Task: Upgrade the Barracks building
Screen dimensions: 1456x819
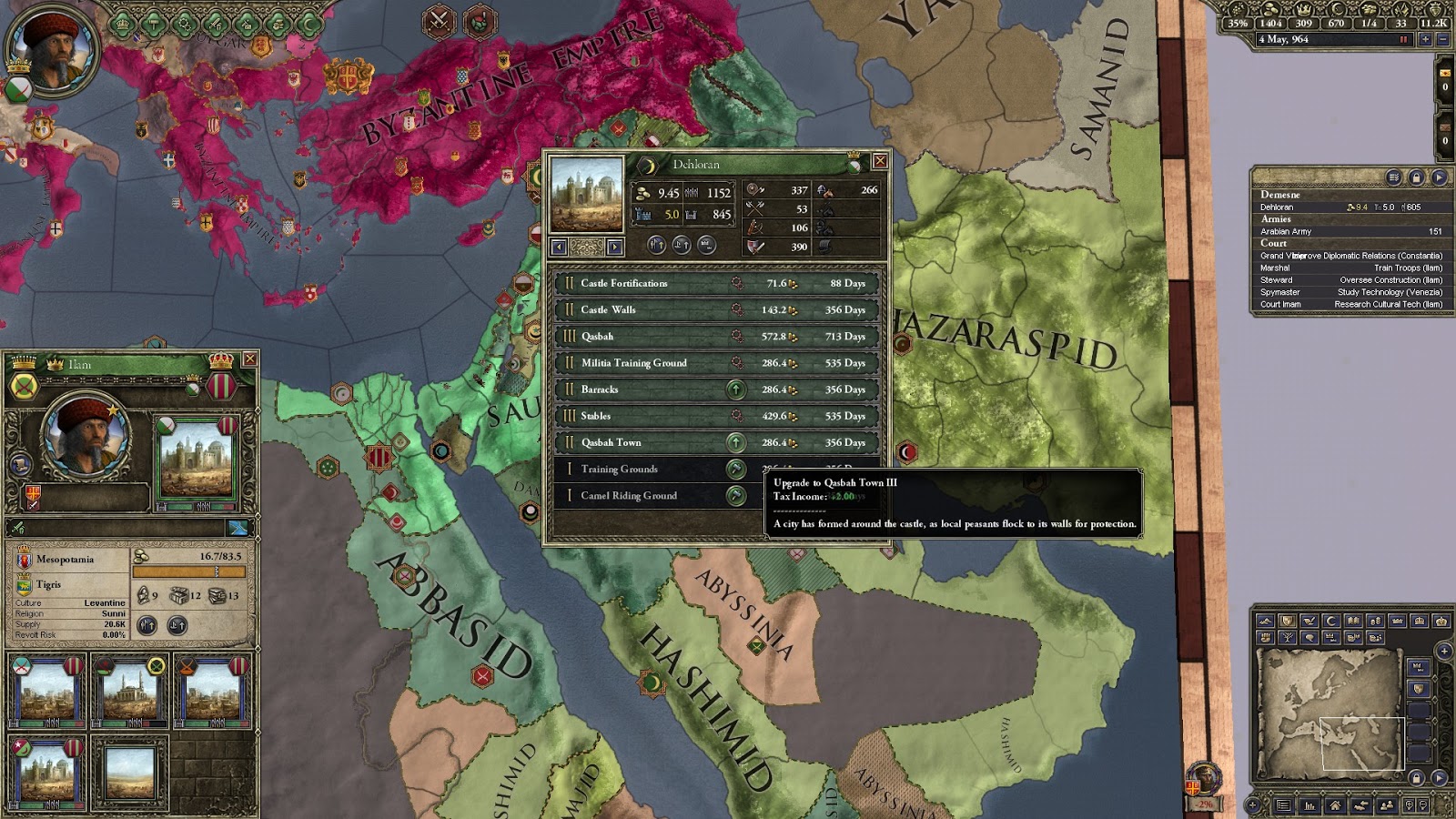Action: point(735,389)
